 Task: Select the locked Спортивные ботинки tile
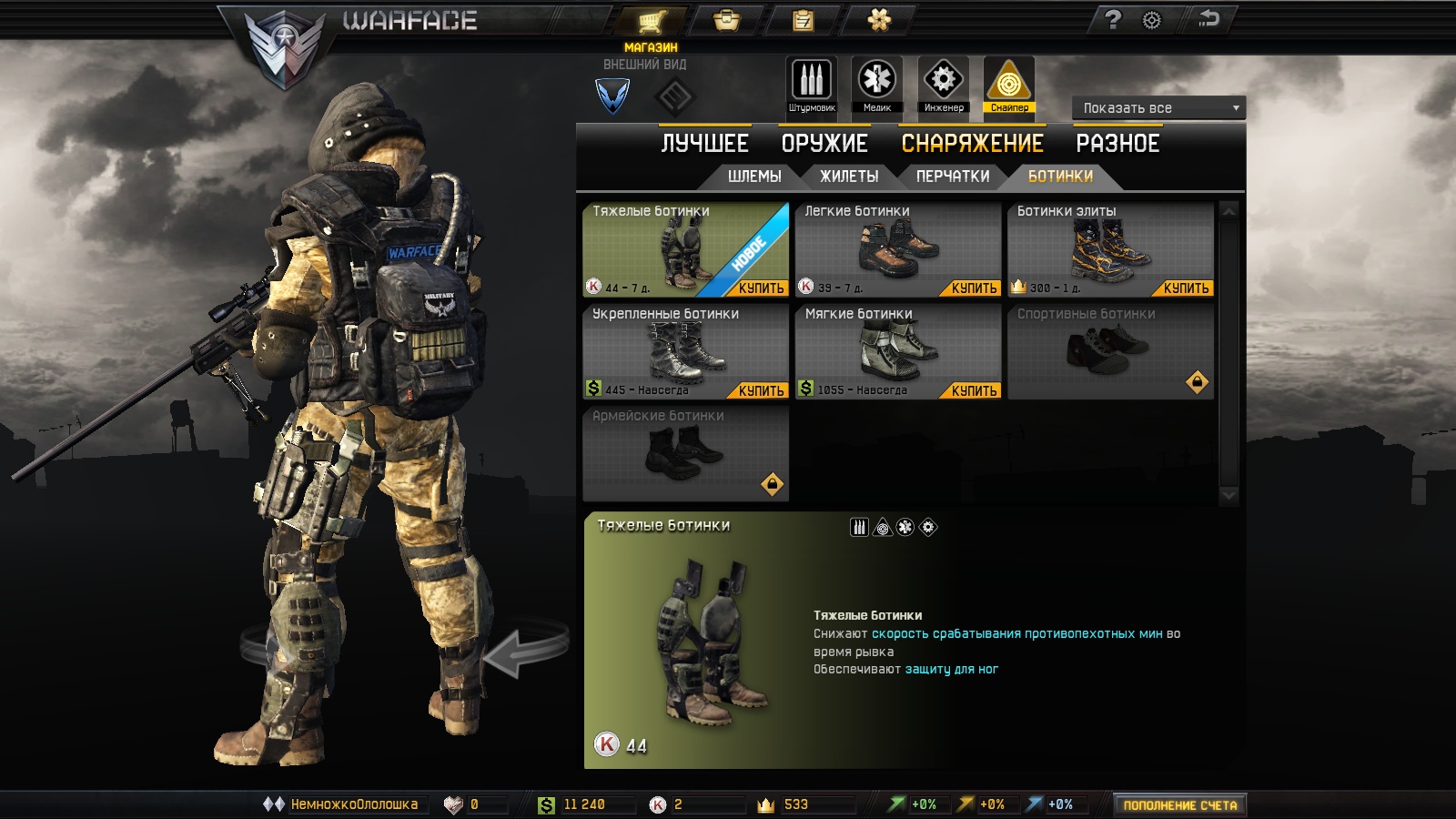pyautogui.click(x=1110, y=351)
